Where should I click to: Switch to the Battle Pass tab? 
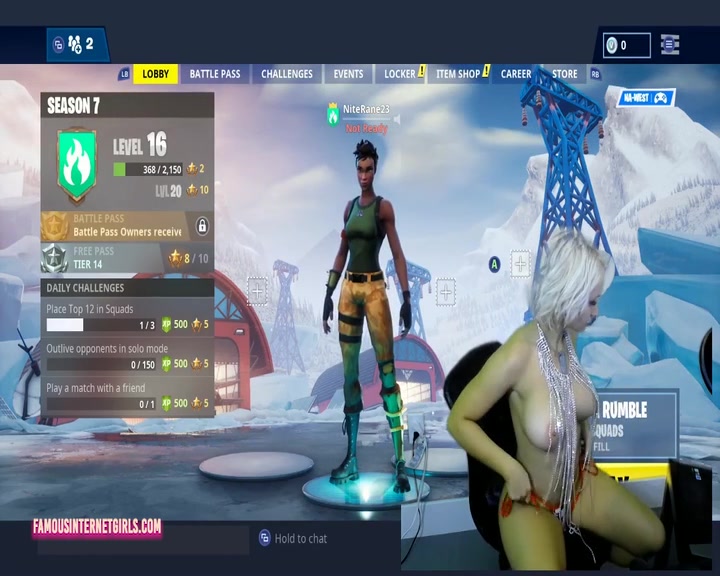click(215, 74)
